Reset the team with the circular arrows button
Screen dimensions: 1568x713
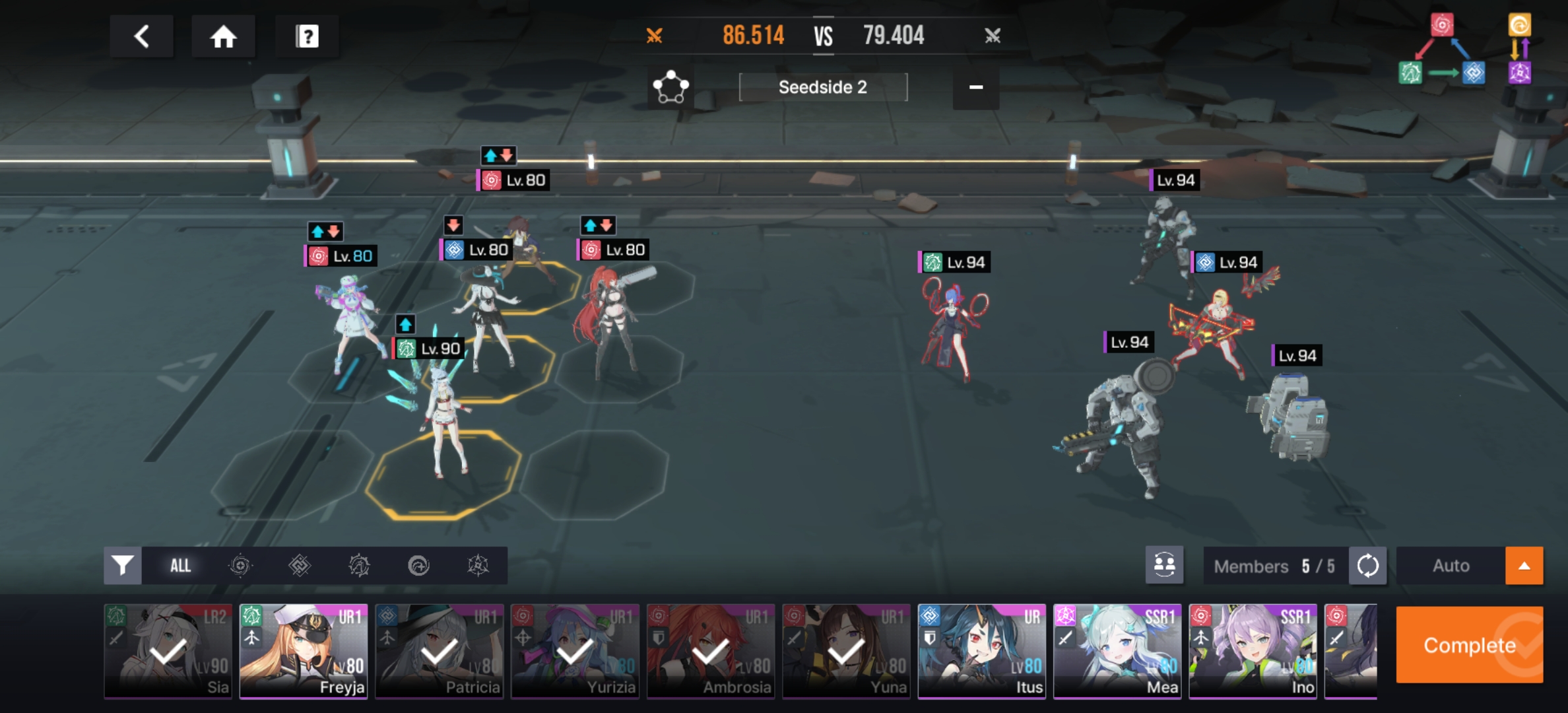pos(1367,566)
